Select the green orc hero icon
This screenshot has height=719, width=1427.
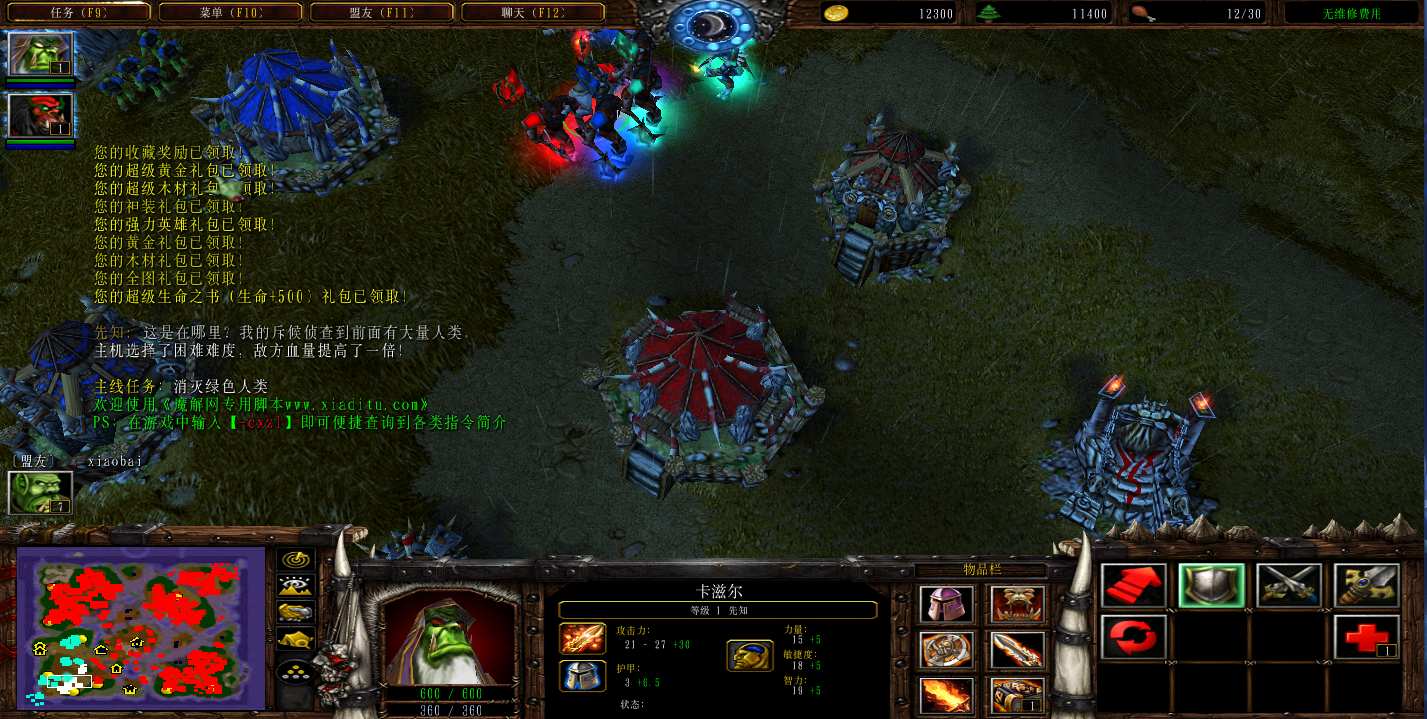41,55
